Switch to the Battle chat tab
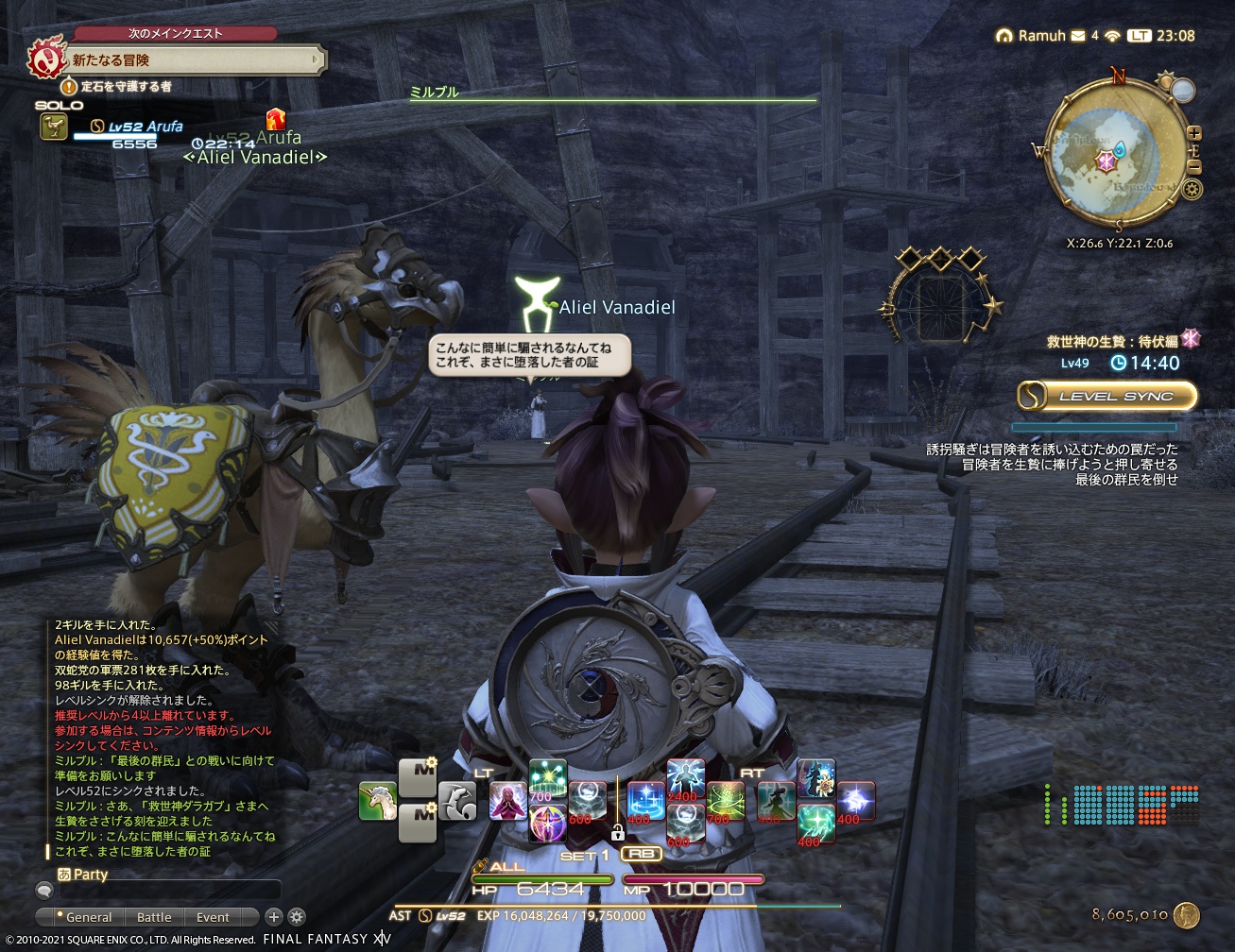Screen dimensions: 1235x952 coord(154,916)
